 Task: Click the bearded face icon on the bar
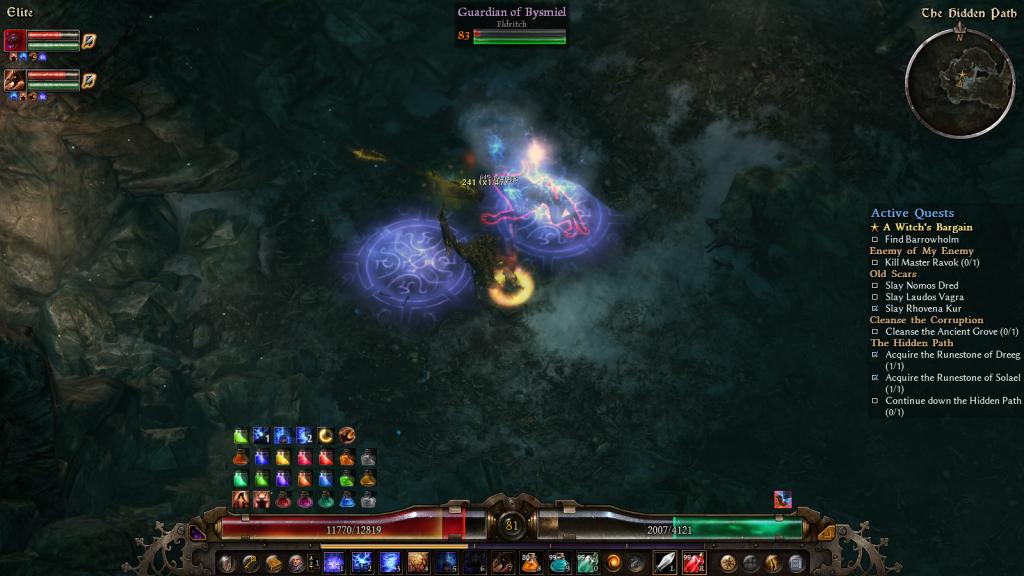coord(296,562)
